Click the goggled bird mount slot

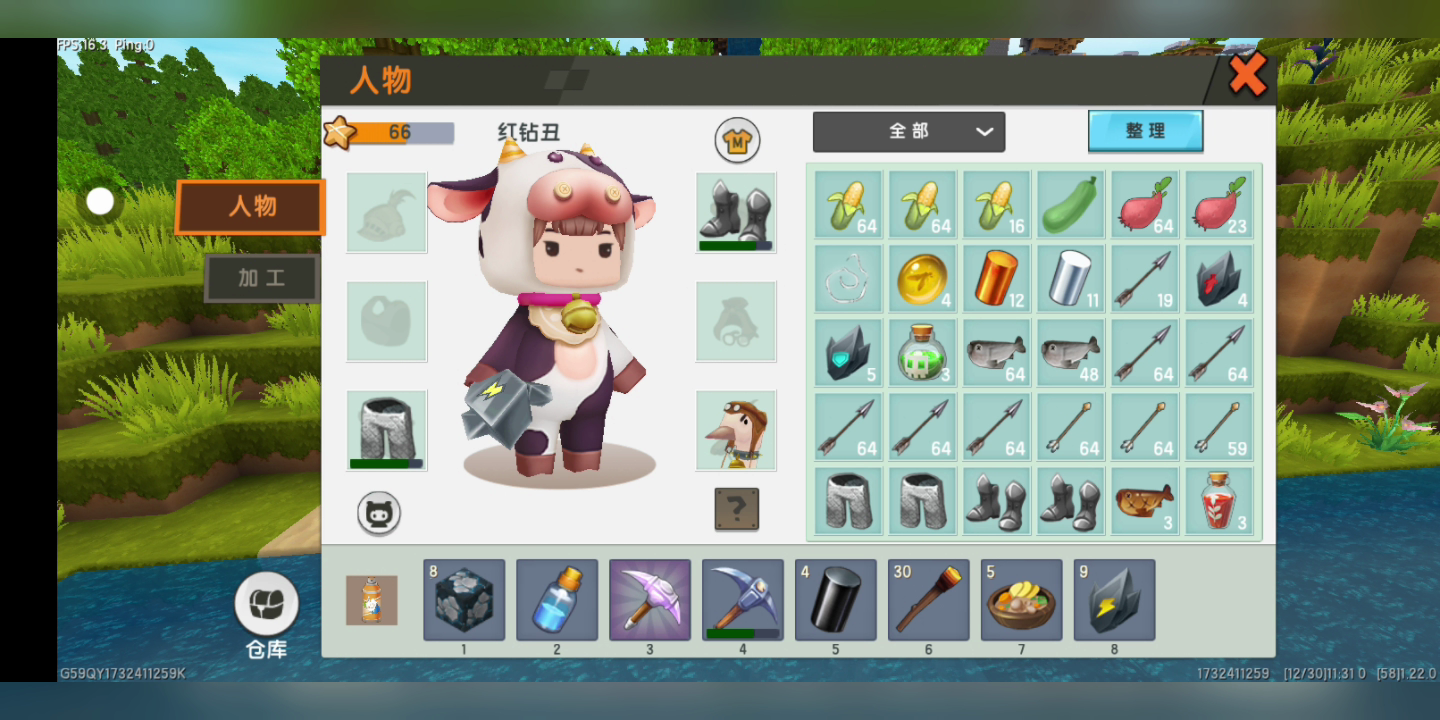(736, 430)
